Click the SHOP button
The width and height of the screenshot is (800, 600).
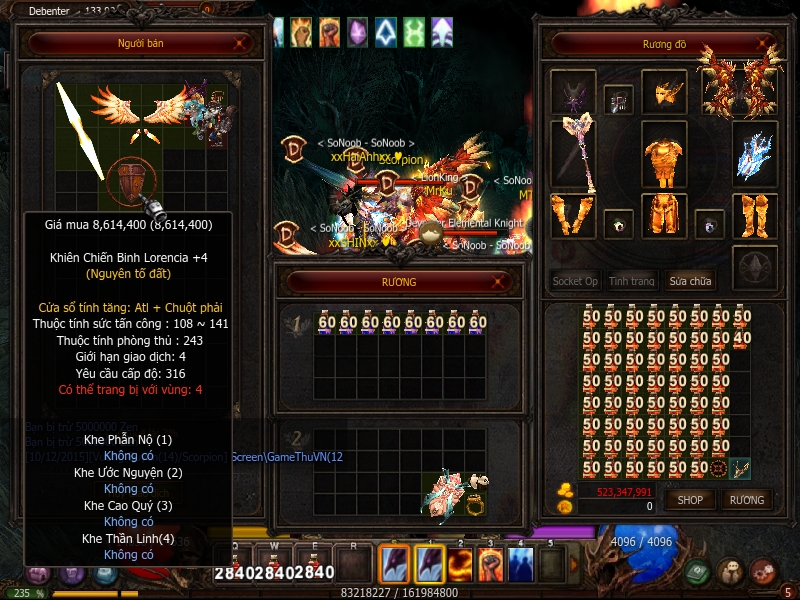pyautogui.click(x=690, y=500)
